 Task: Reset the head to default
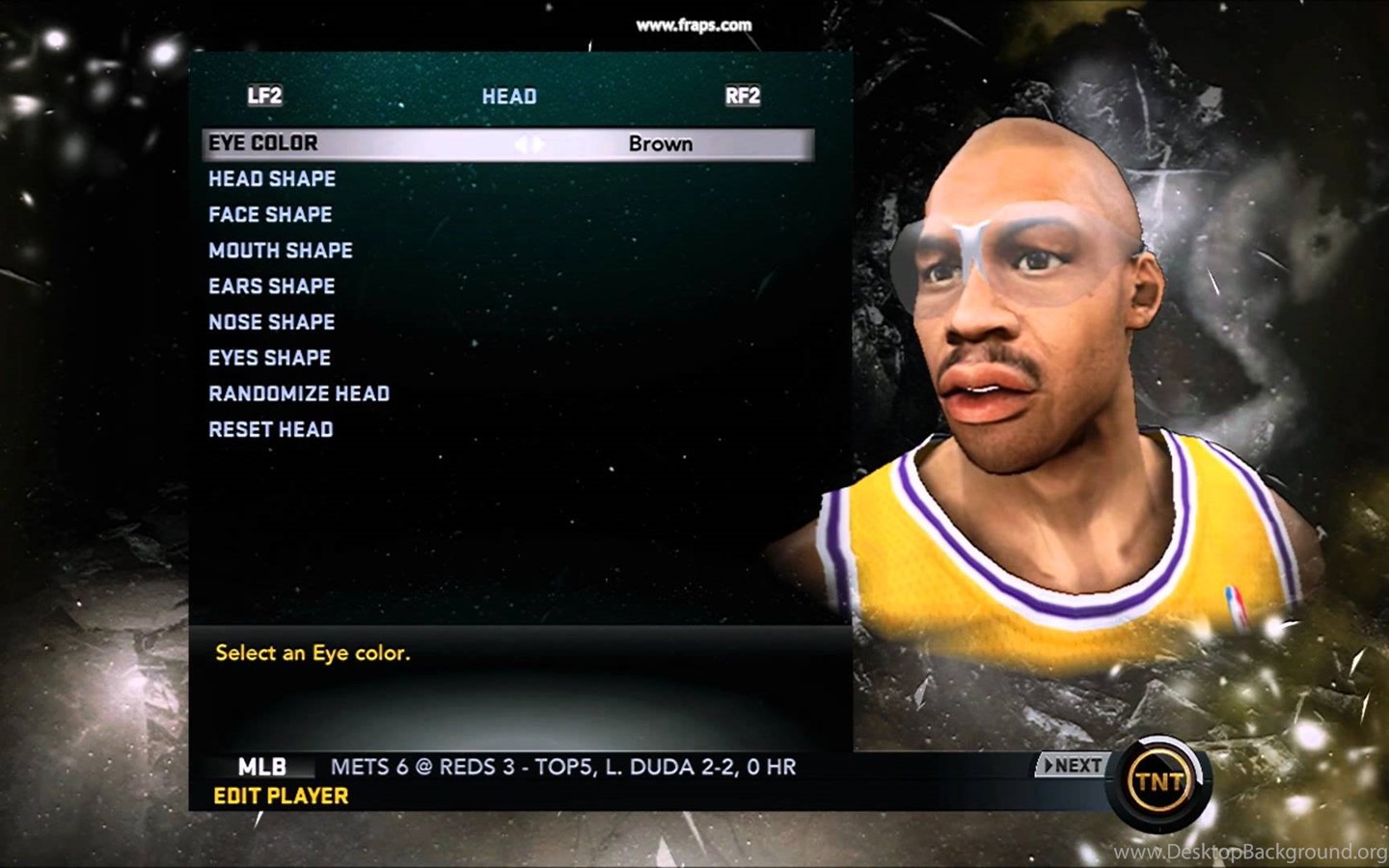pos(271,429)
